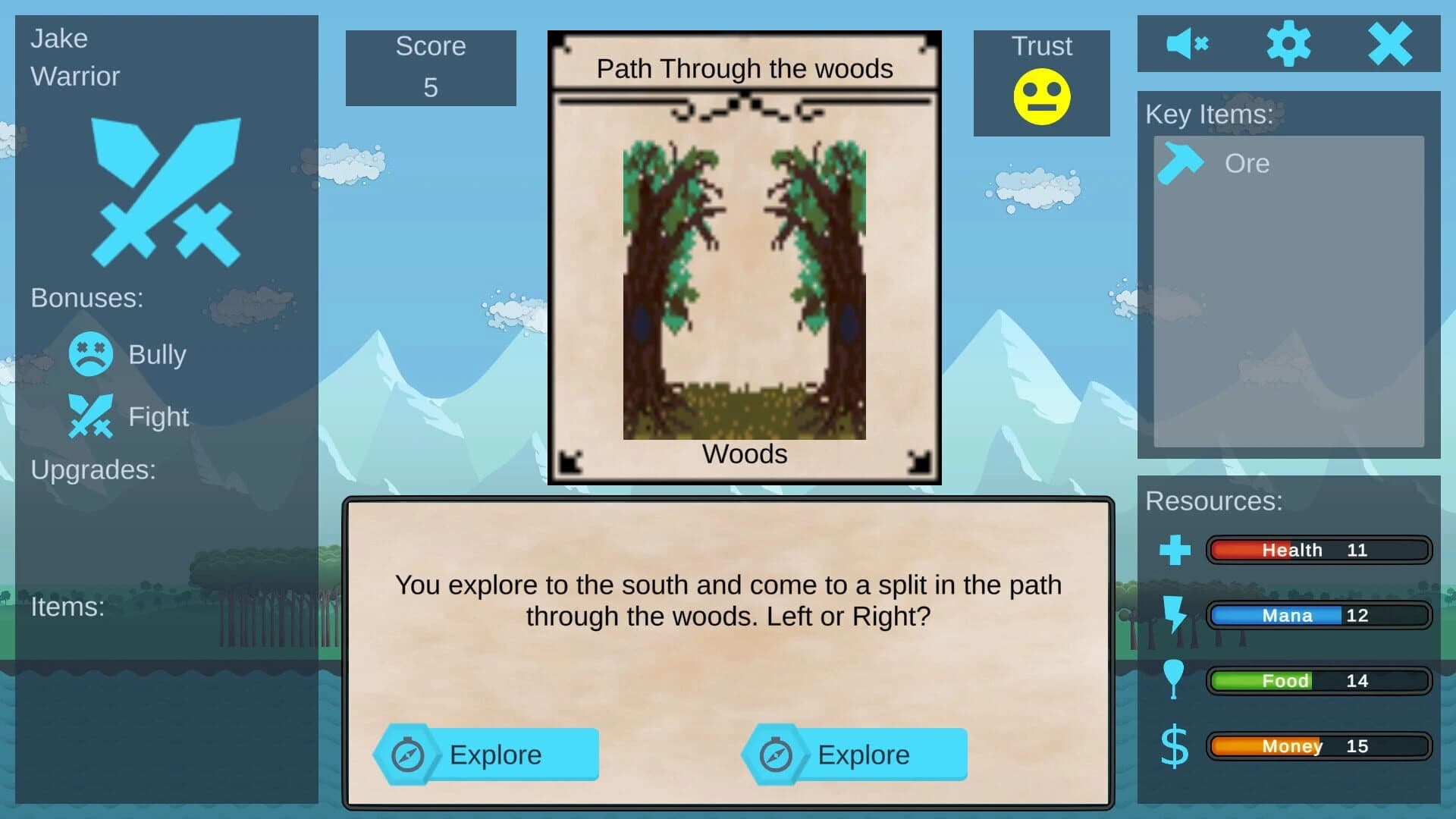
Task: Click the Score display panel
Action: coord(430,67)
